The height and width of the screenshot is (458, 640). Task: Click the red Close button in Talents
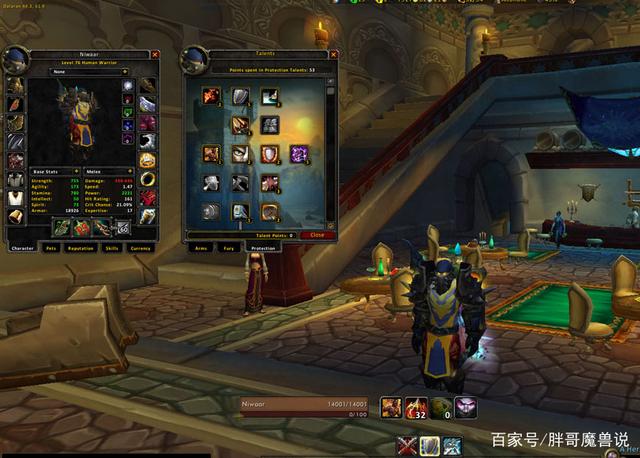tap(317, 235)
